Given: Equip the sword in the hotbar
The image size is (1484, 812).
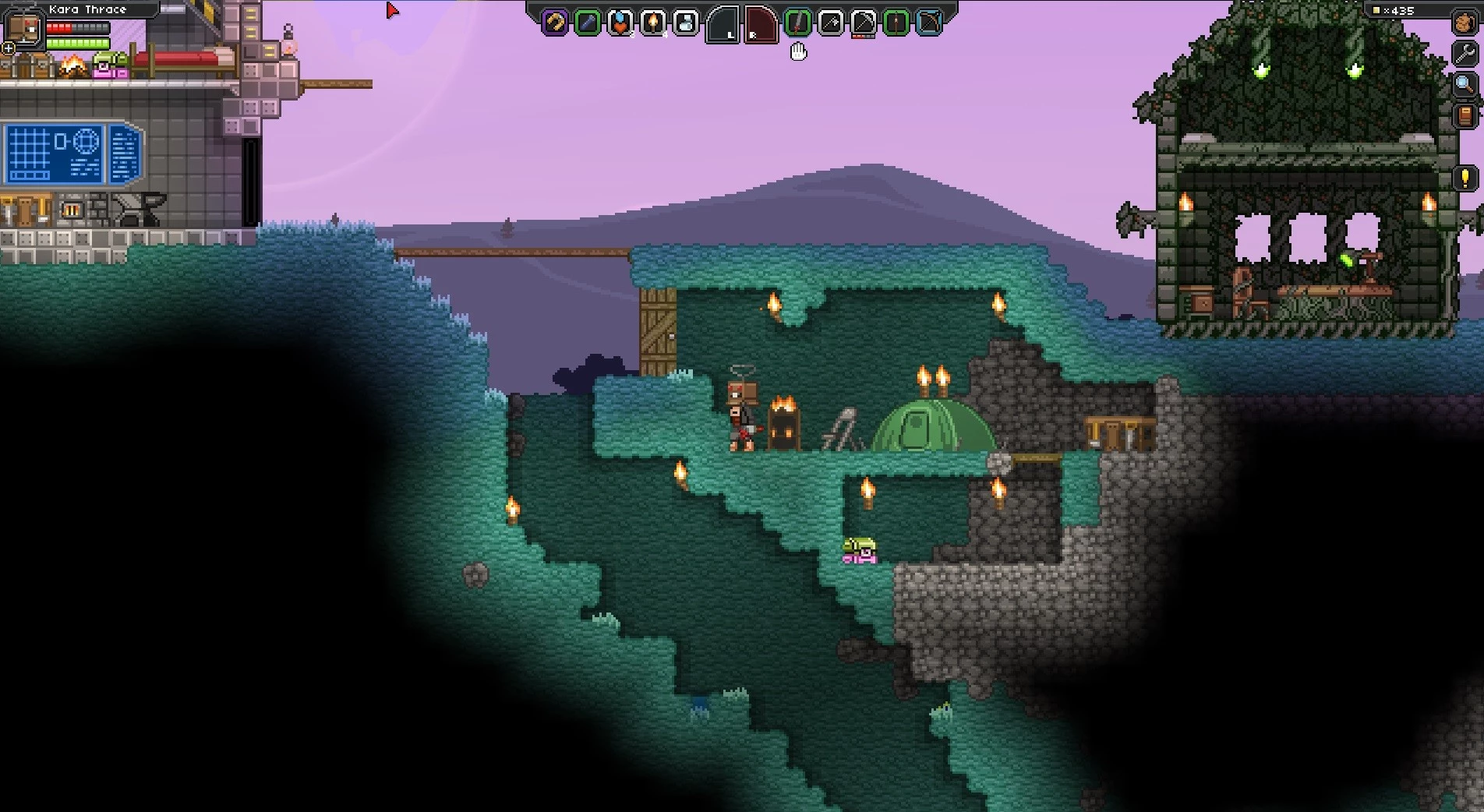Looking at the screenshot, I should pyautogui.click(x=797, y=23).
